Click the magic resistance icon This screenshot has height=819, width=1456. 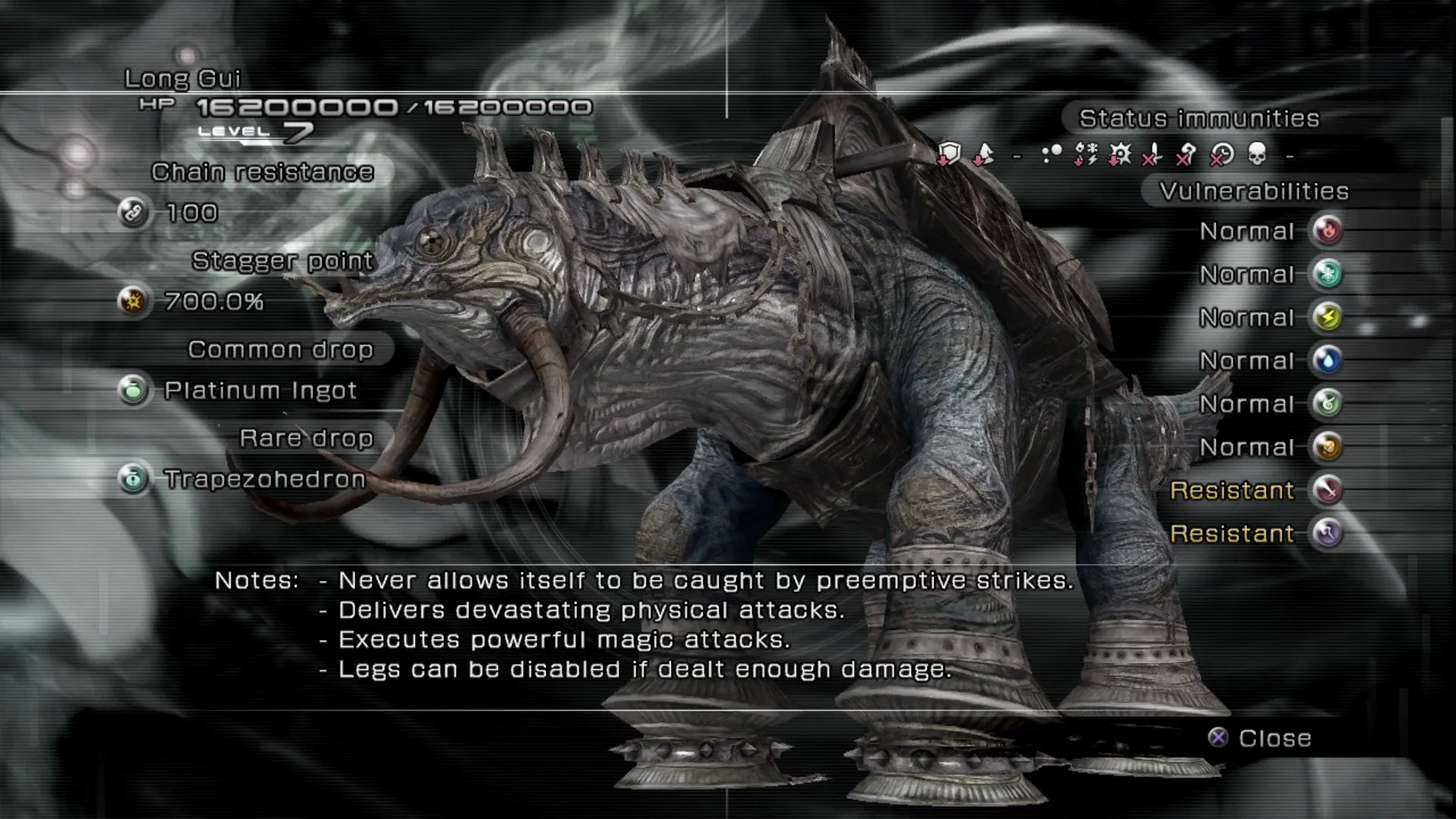point(1327,533)
